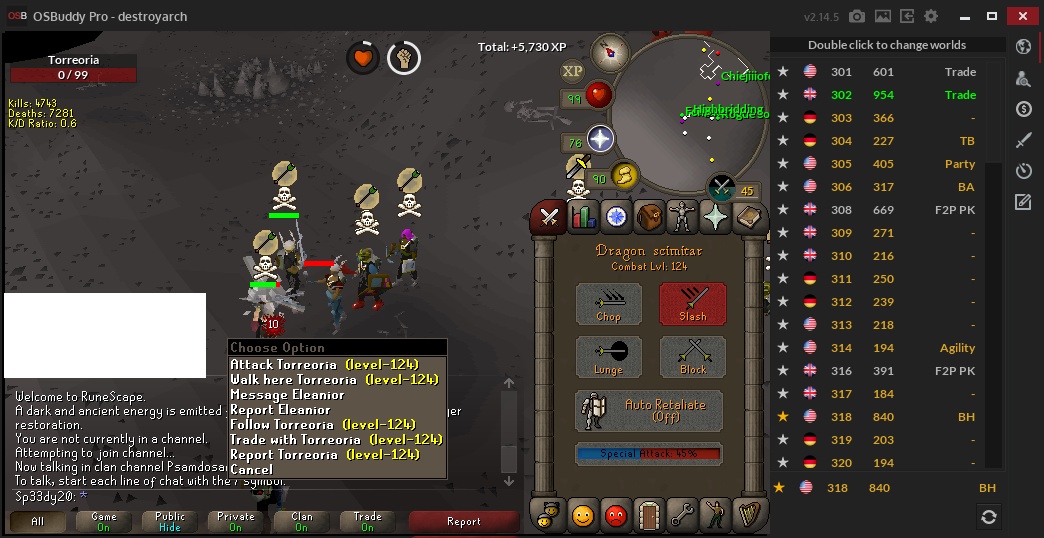Activate the Special Attack bar

648,454
